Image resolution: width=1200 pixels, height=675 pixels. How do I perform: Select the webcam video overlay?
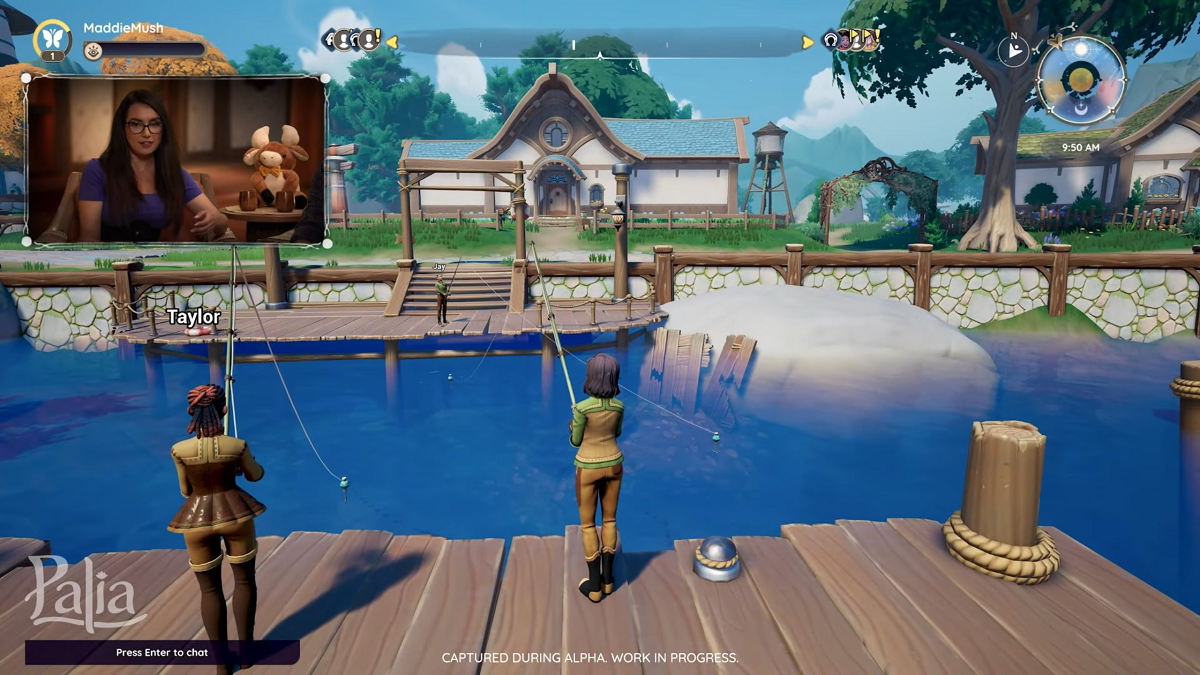(176, 160)
